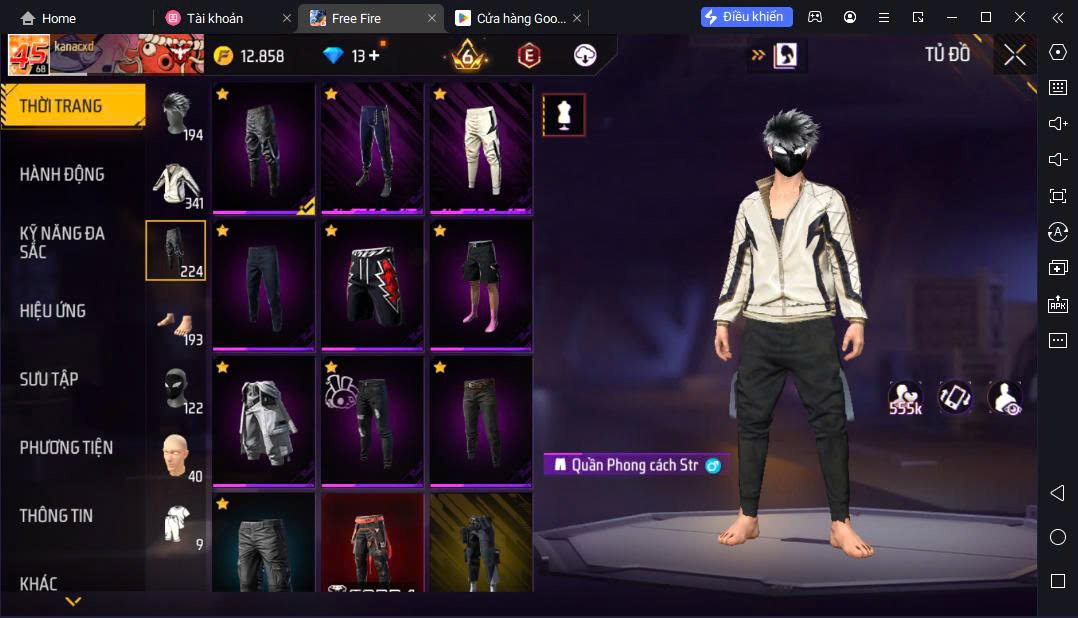Go to the SƯU TẬP tab
Screen dimensions: 1078x618
(49, 379)
